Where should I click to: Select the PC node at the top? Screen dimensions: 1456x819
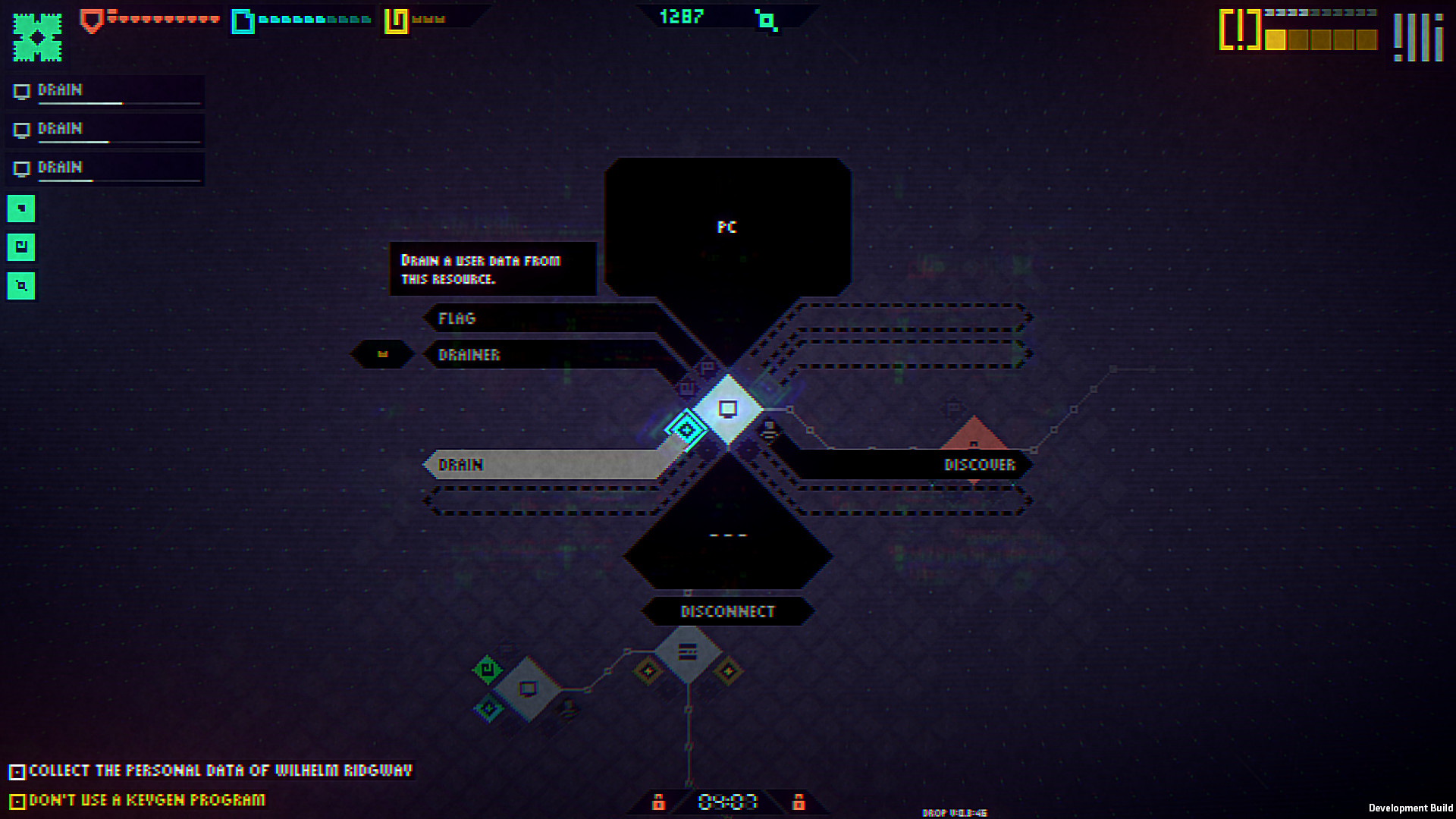pyautogui.click(x=726, y=226)
